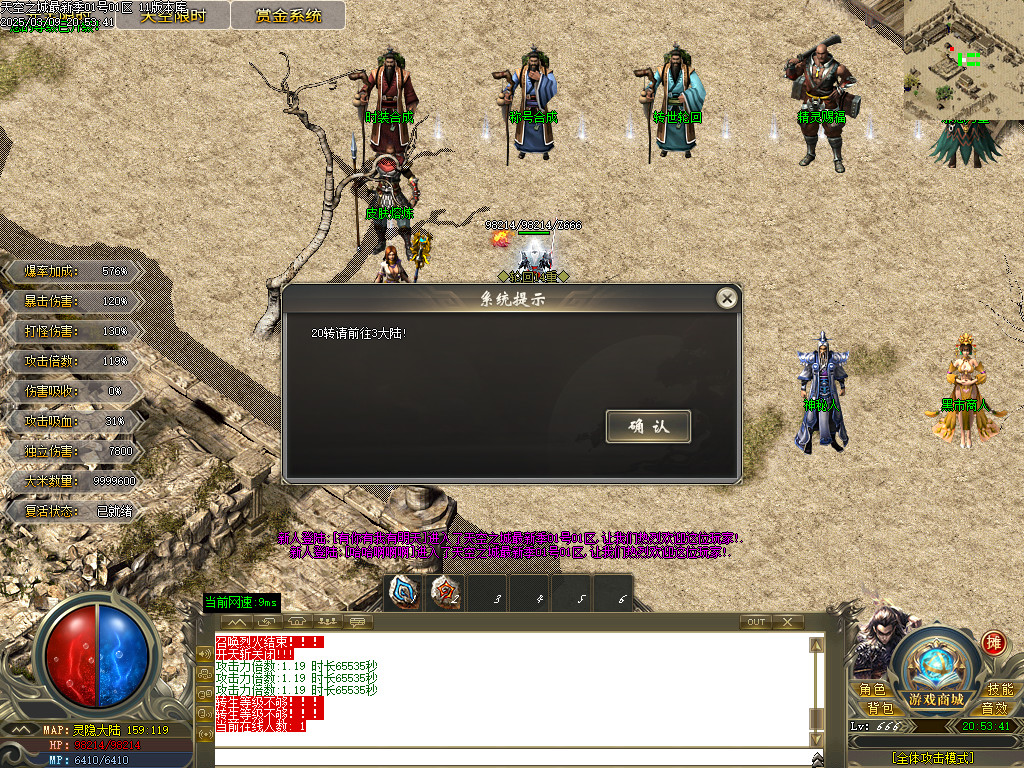Image resolution: width=1024 pixels, height=768 pixels.
Task: Click the red 摊 stall button
Action: pyautogui.click(x=993, y=643)
